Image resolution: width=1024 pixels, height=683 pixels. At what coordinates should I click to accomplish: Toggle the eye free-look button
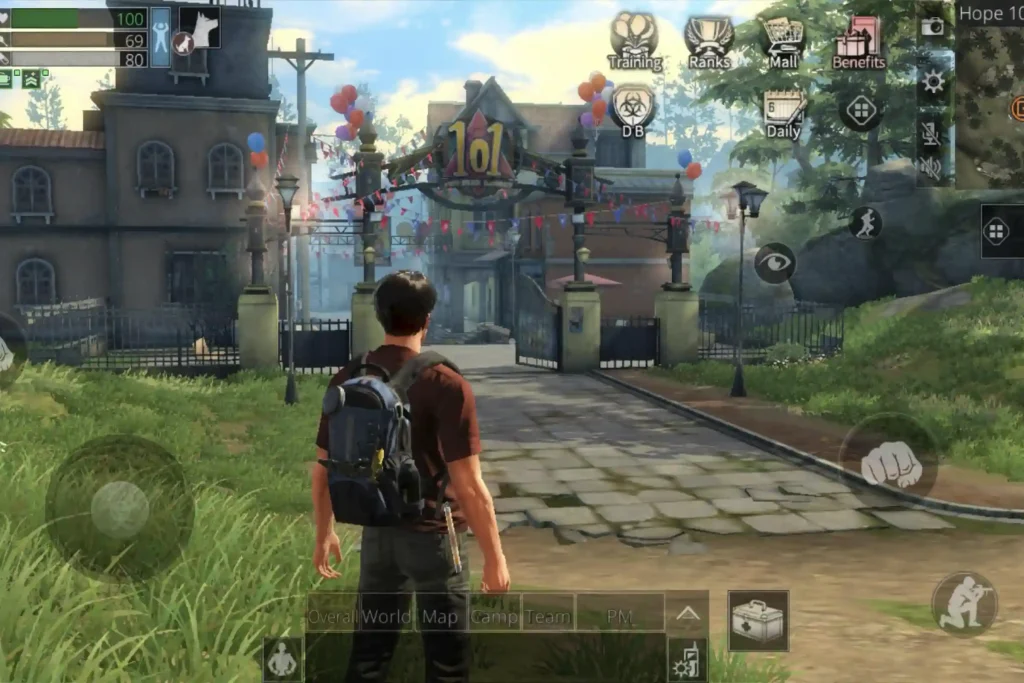pyautogui.click(x=775, y=262)
